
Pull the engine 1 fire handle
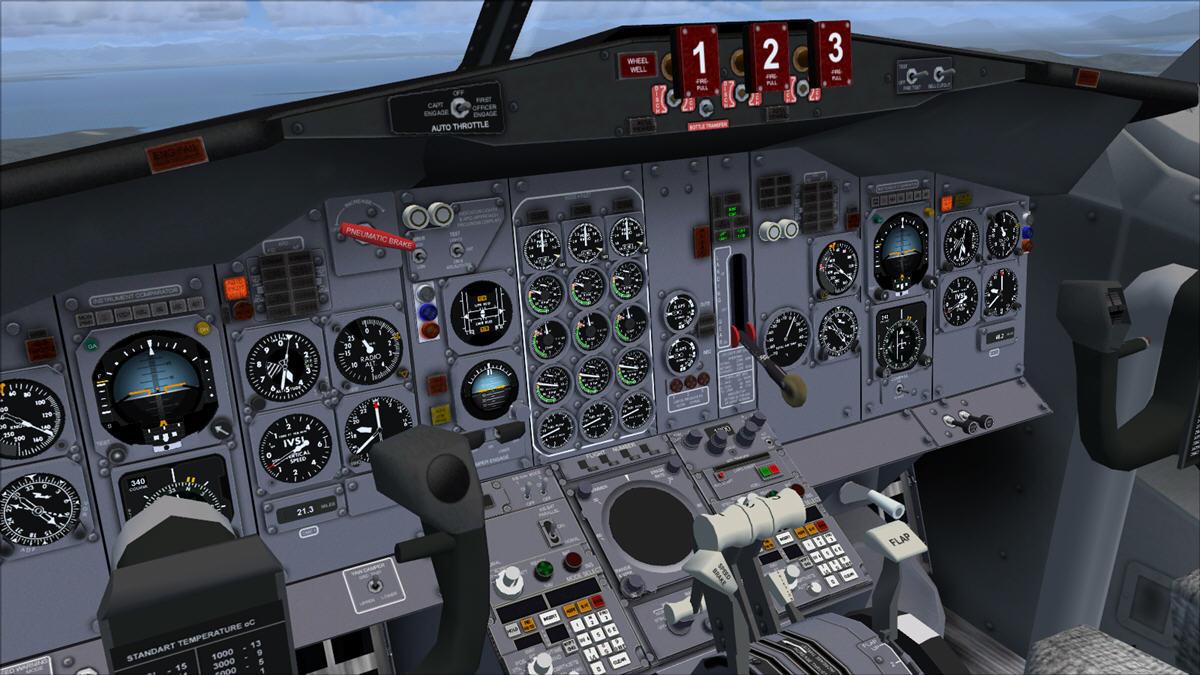click(x=699, y=58)
